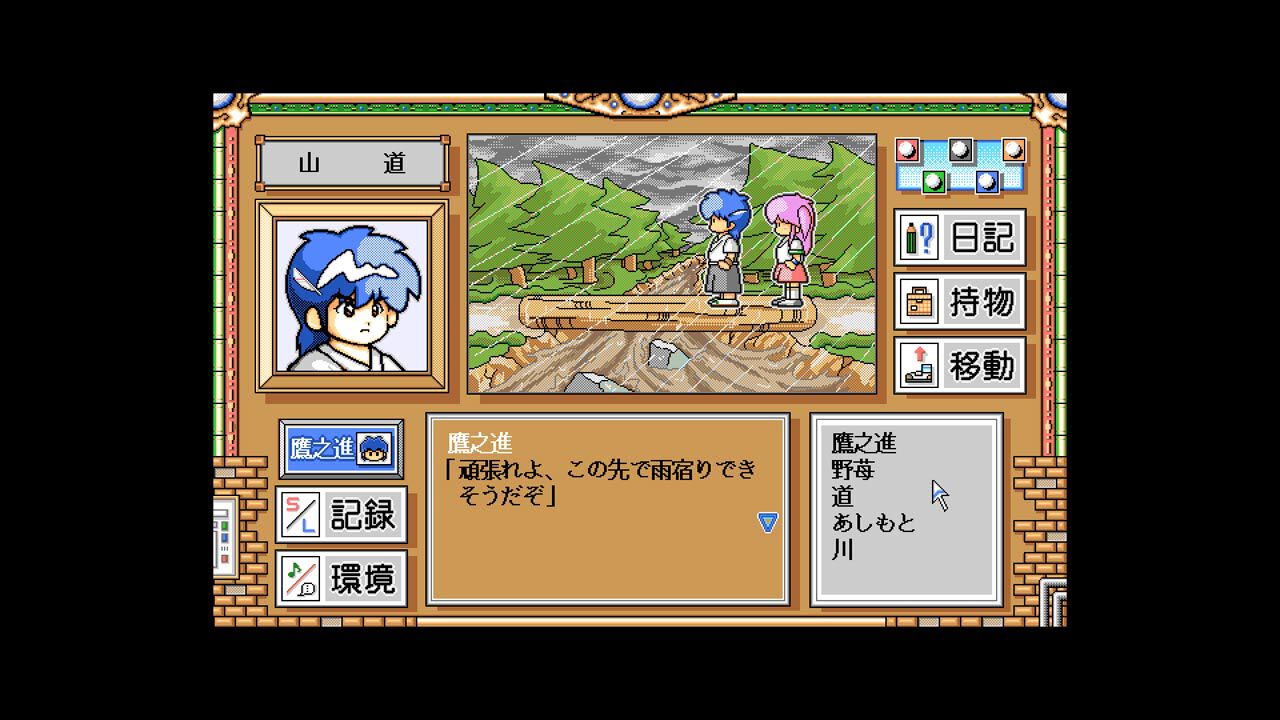The image size is (1280, 720).
Task: Click the red orb swatch
Action: click(x=905, y=150)
